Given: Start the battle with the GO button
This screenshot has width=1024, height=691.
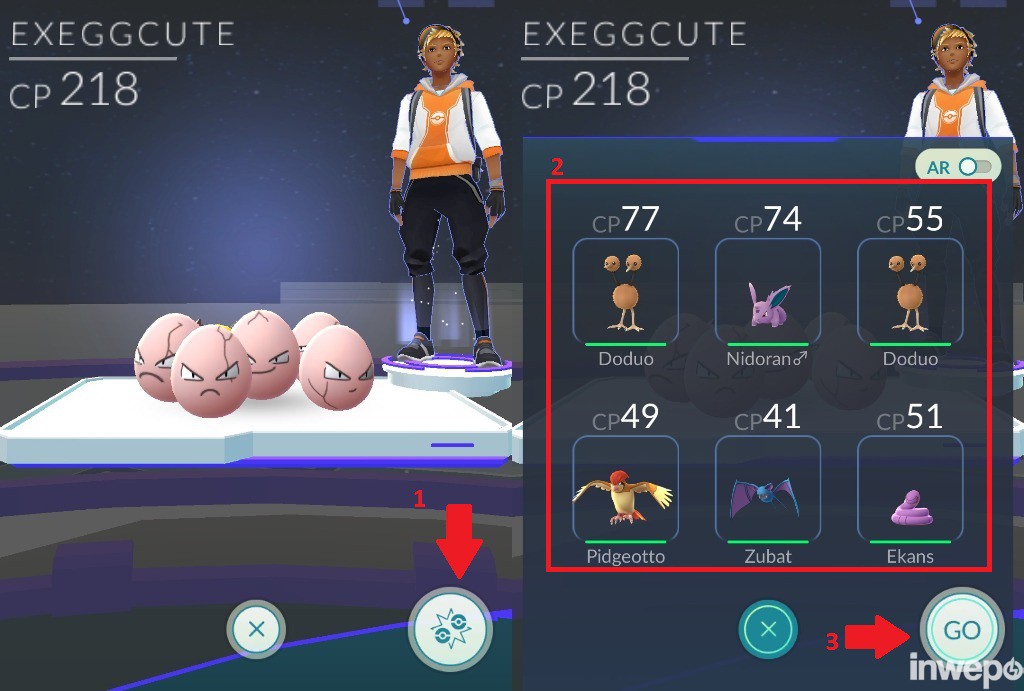Looking at the screenshot, I should (961, 630).
